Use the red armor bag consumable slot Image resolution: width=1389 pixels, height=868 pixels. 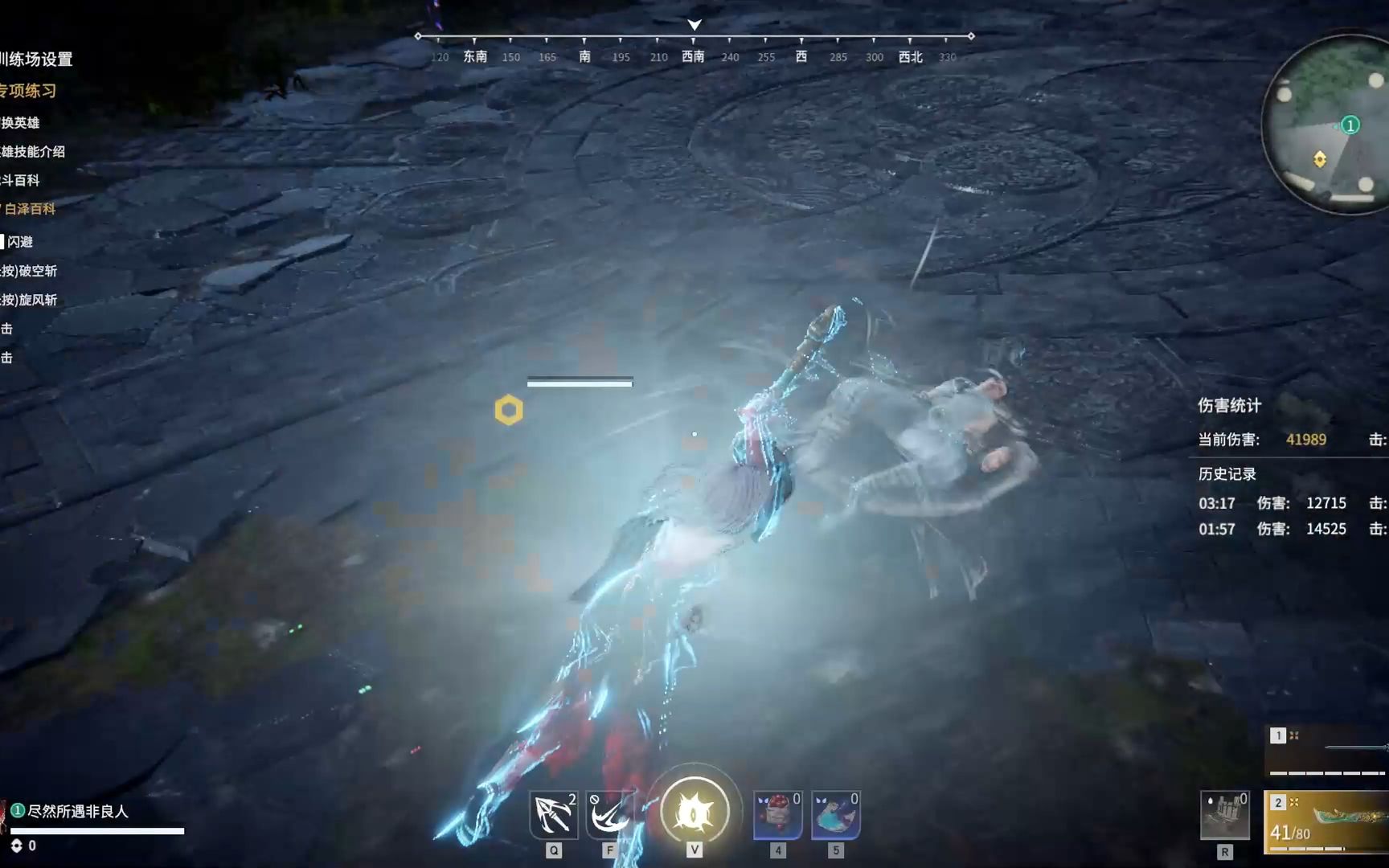(x=777, y=815)
